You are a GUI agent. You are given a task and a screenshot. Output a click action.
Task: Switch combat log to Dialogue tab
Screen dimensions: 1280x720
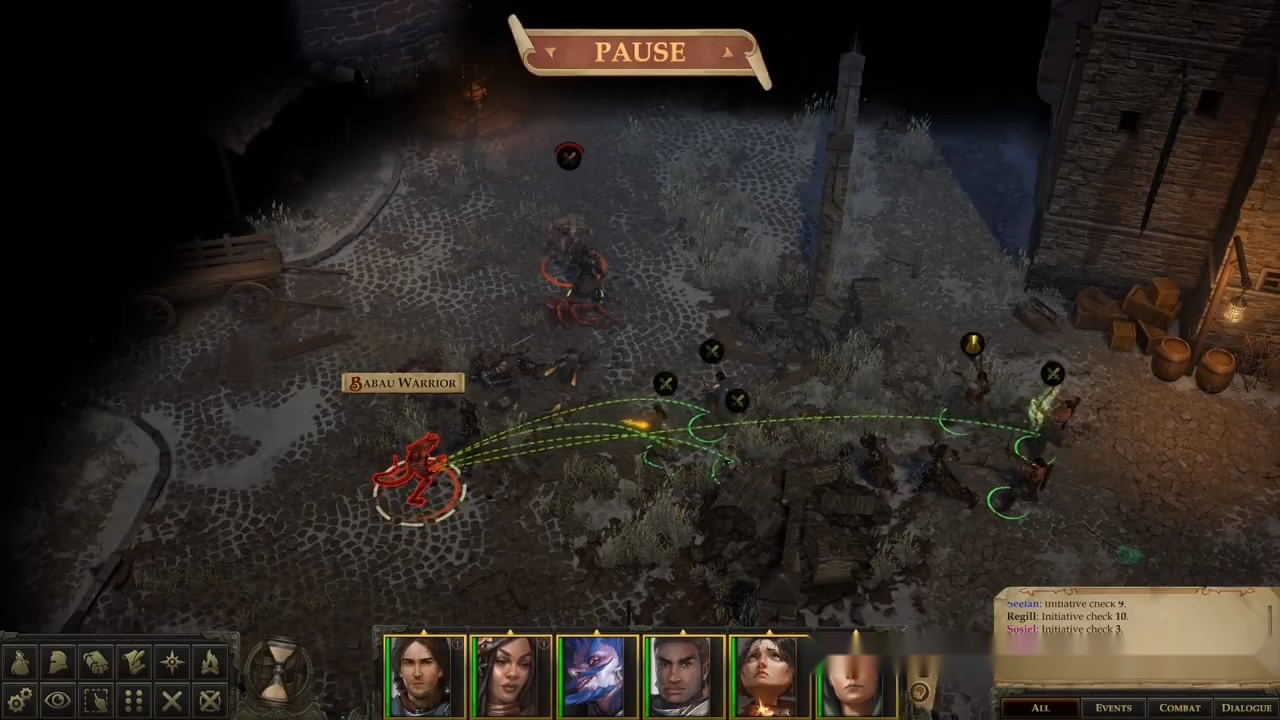(1246, 708)
